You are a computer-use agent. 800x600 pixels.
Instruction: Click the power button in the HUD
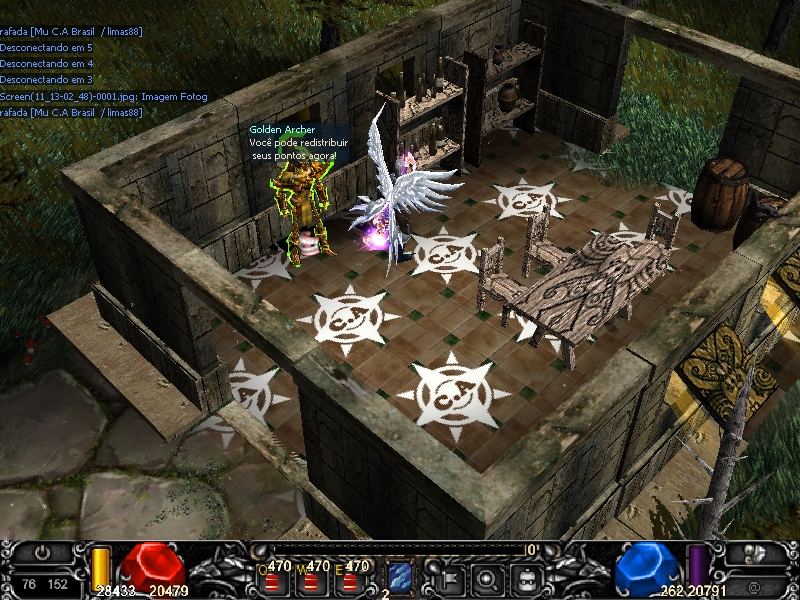[x=42, y=551]
